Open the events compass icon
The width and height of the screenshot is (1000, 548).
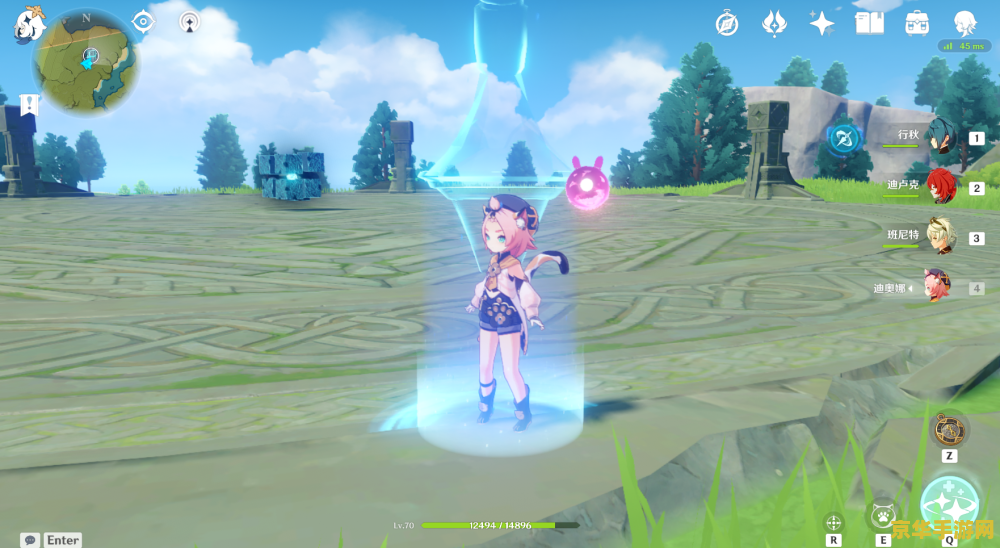[x=727, y=23]
